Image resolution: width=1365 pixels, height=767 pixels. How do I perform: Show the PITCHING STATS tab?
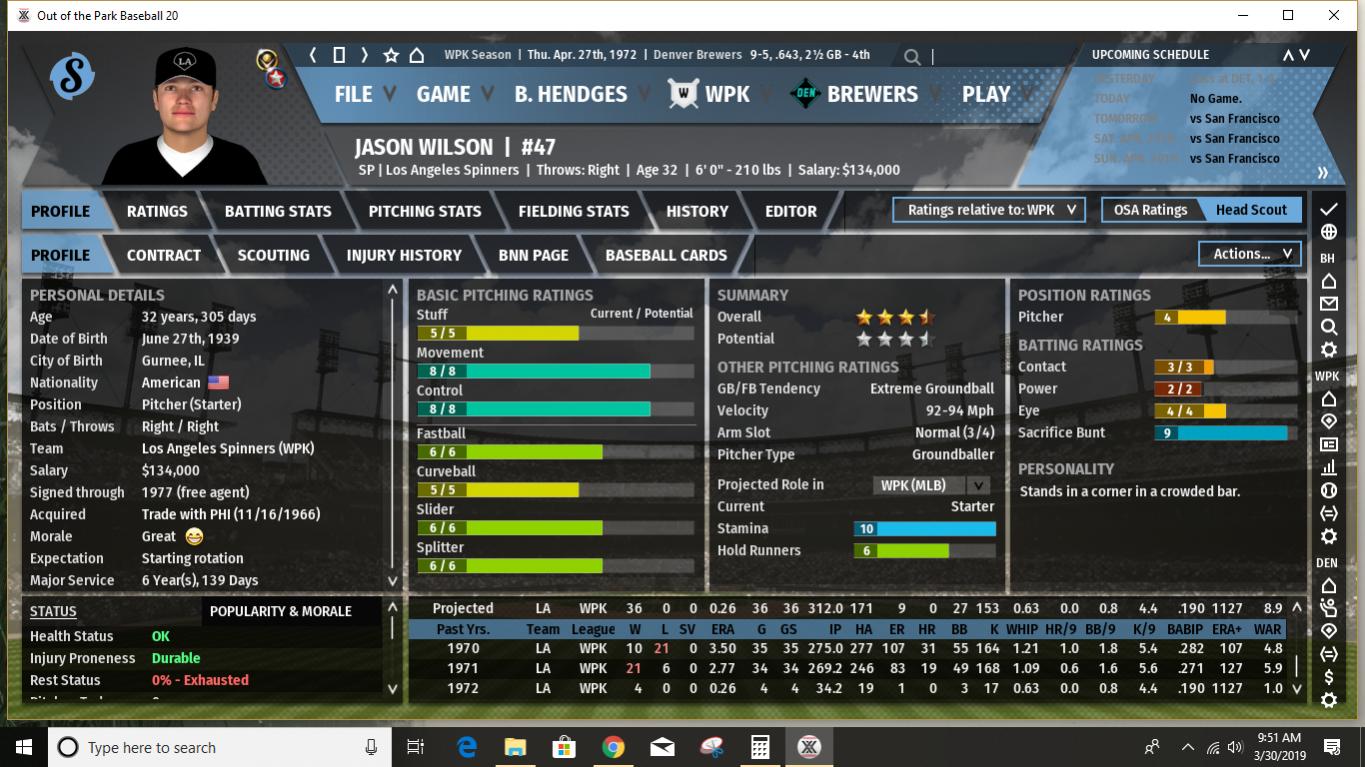425,211
